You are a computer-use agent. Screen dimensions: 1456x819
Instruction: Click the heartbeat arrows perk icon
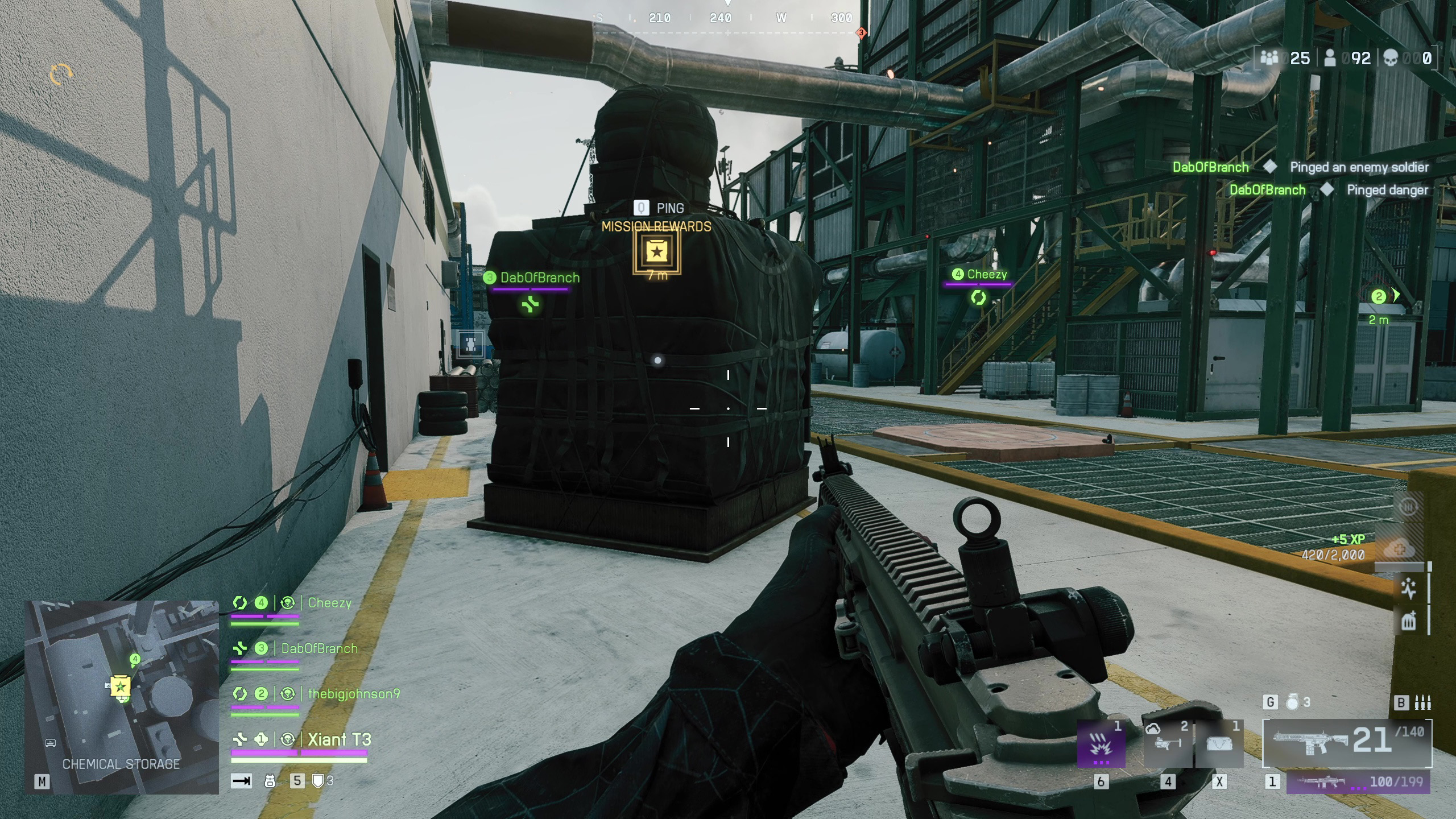coord(1408,588)
